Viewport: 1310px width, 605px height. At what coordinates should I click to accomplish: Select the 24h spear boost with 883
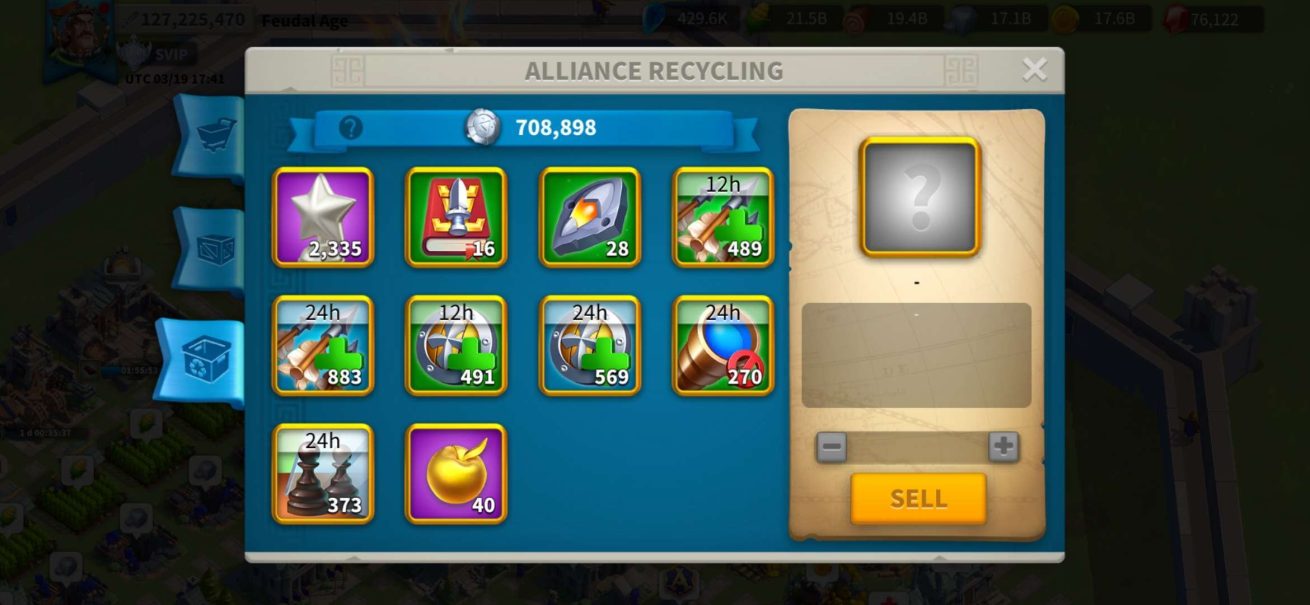click(323, 345)
